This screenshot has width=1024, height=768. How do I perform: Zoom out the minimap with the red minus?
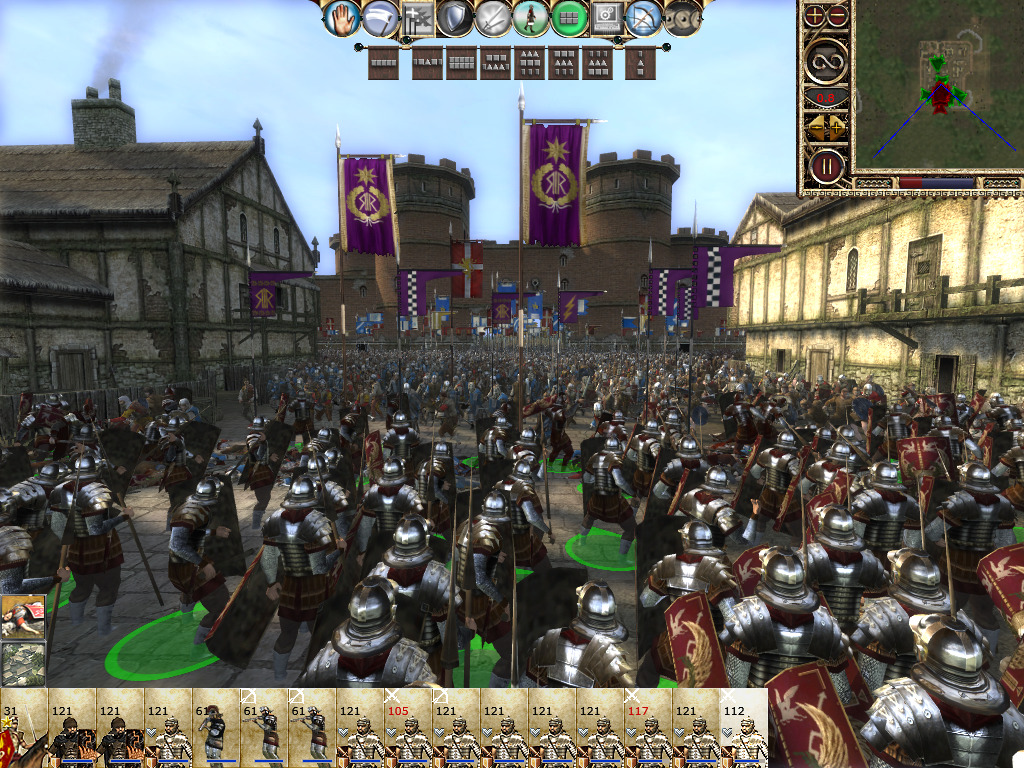838,15
